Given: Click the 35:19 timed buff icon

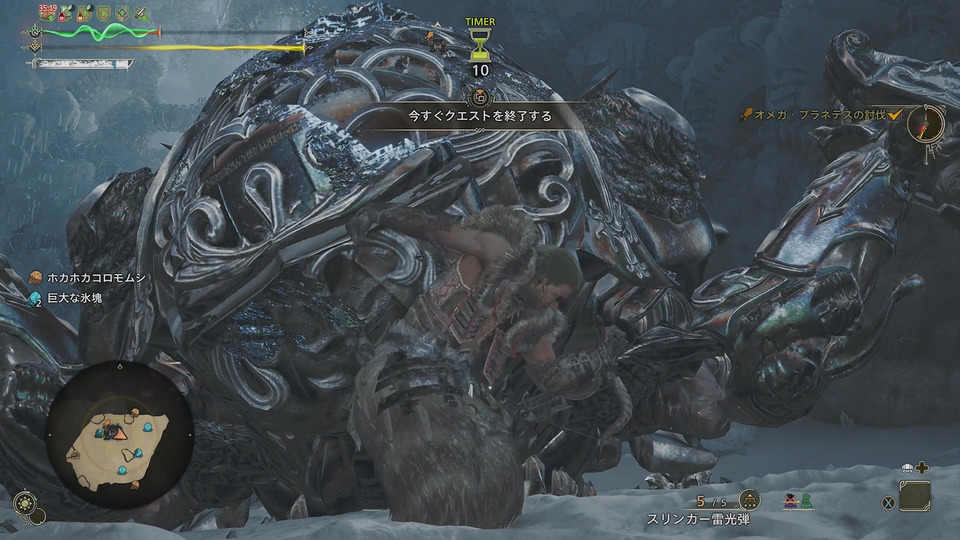Looking at the screenshot, I should click(47, 12).
